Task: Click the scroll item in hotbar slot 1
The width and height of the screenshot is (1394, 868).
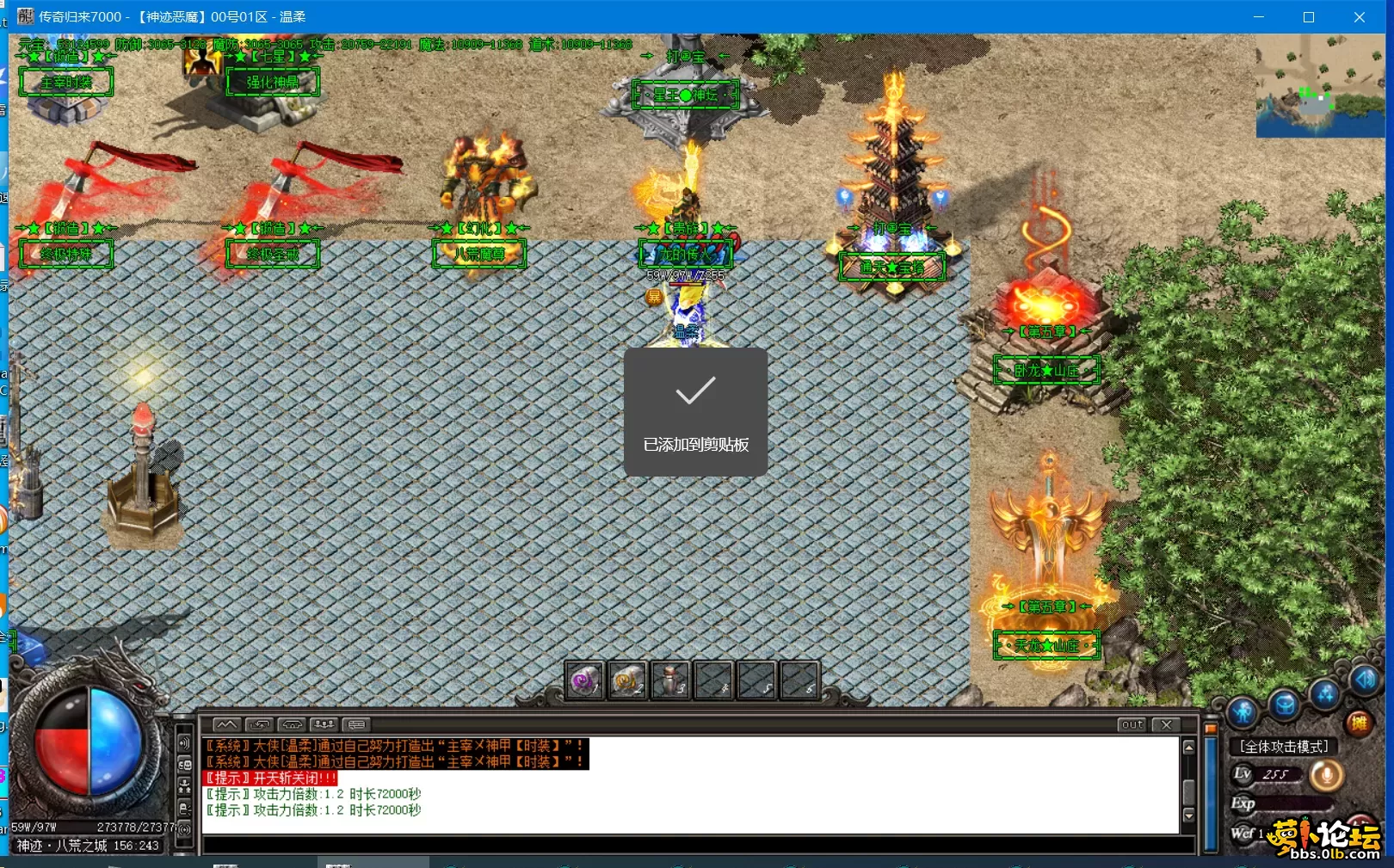Action: point(584,680)
